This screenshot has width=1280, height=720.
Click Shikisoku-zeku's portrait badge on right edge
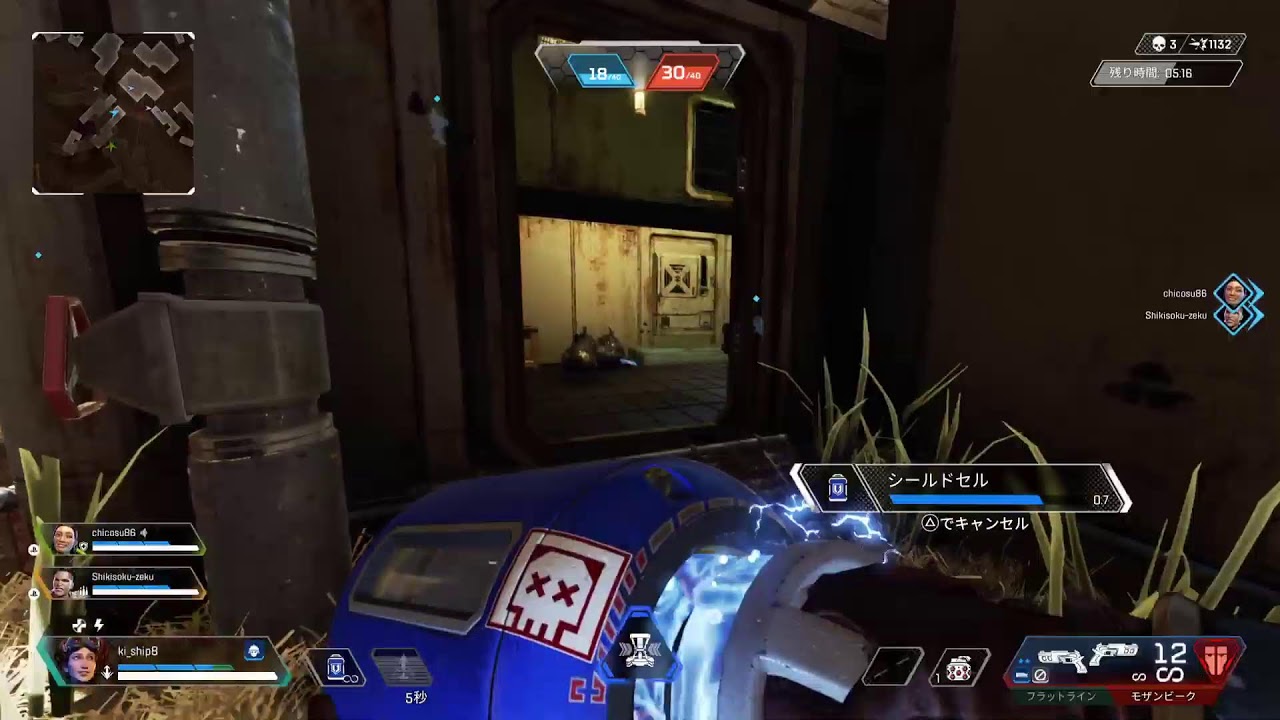[1234, 317]
